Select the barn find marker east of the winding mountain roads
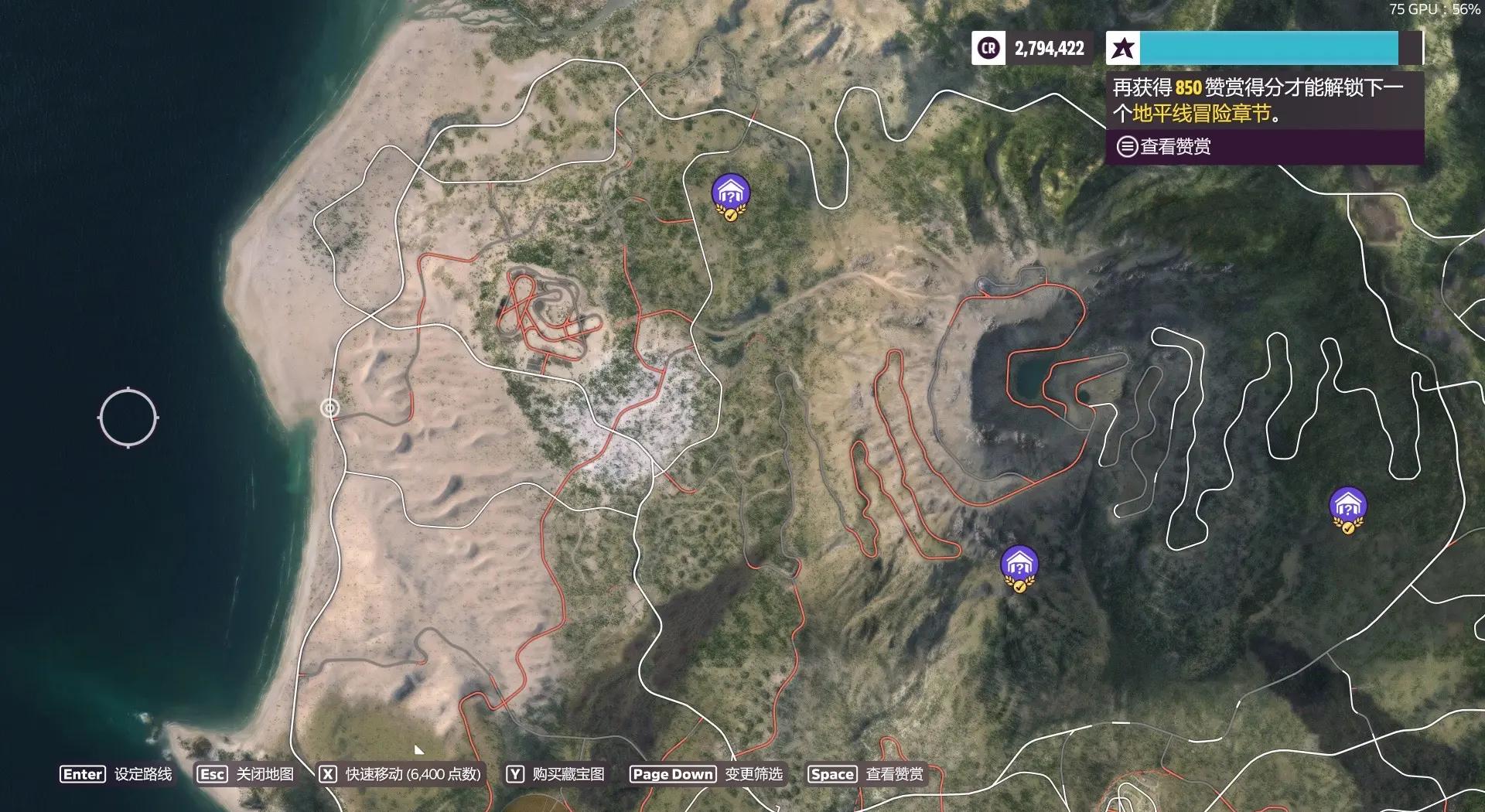The image size is (1485, 812). tap(1347, 508)
